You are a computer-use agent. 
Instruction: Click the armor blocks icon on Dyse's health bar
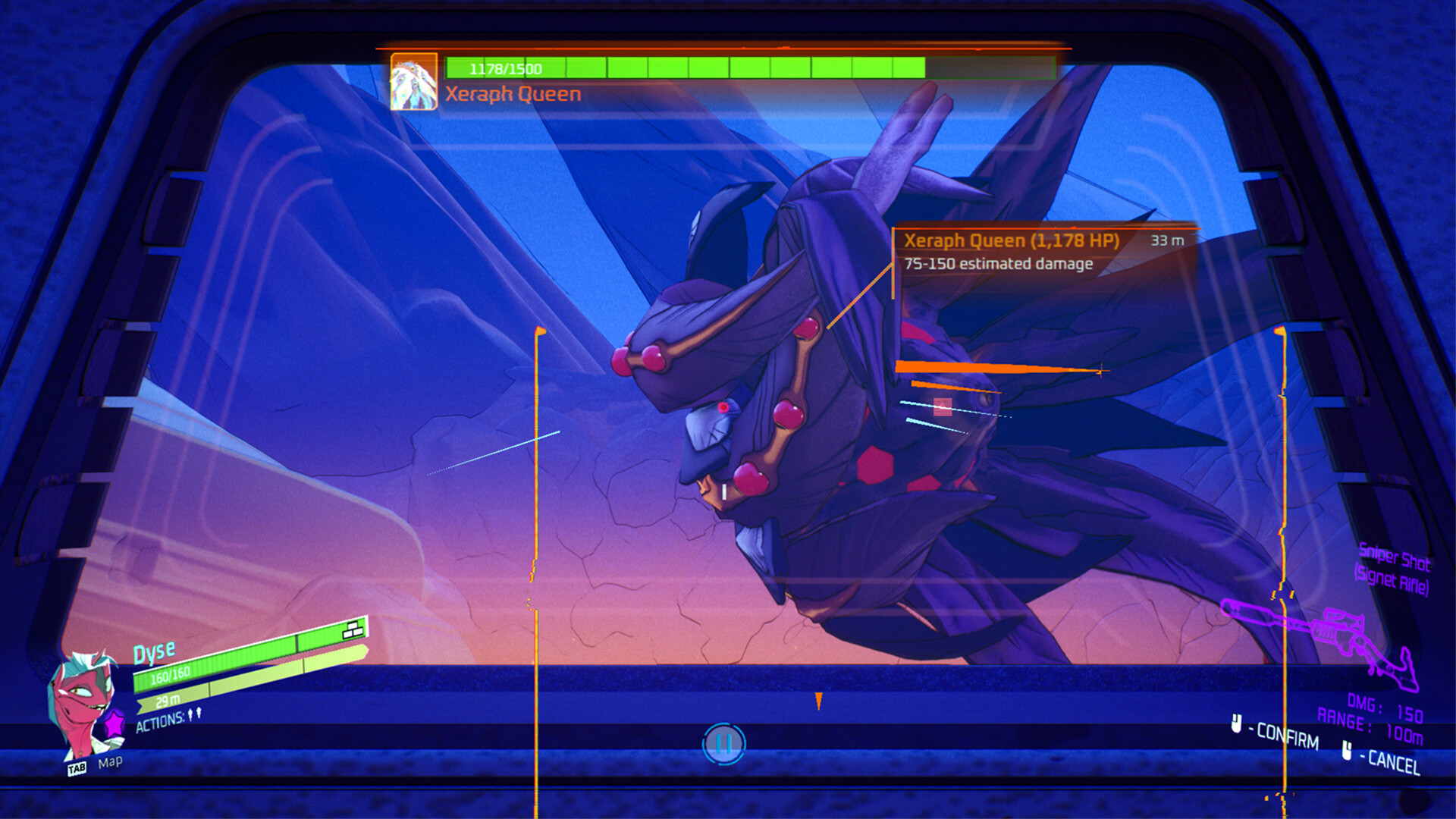tap(352, 629)
